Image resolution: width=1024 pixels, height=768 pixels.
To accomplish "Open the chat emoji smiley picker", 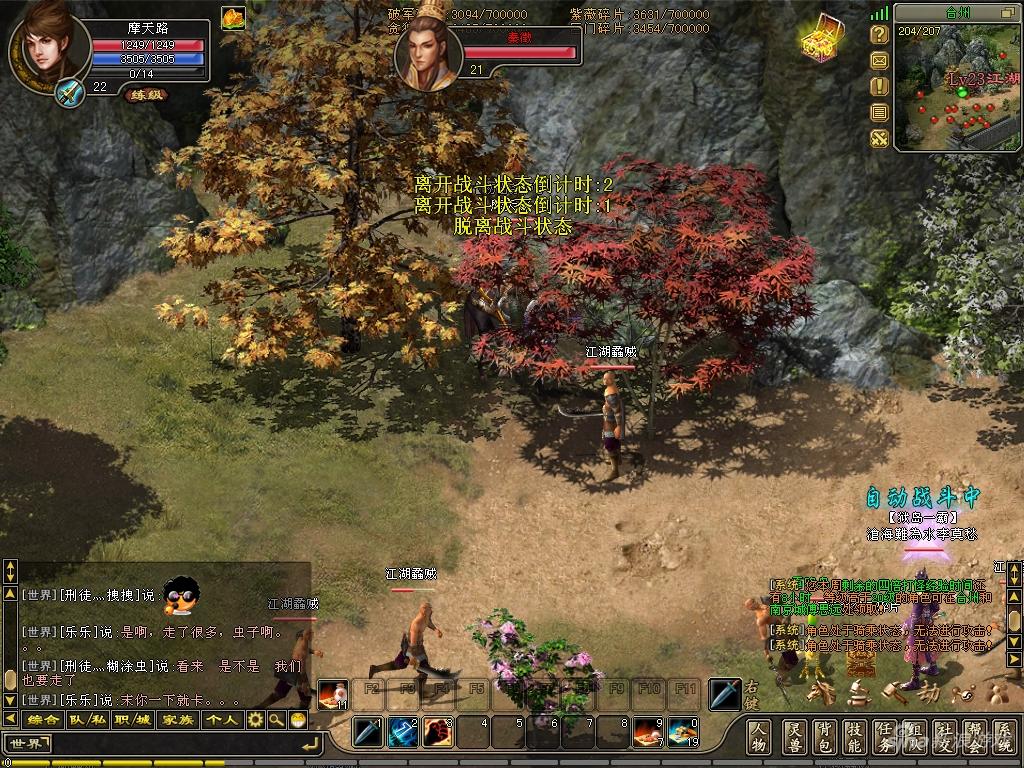I will click(297, 719).
